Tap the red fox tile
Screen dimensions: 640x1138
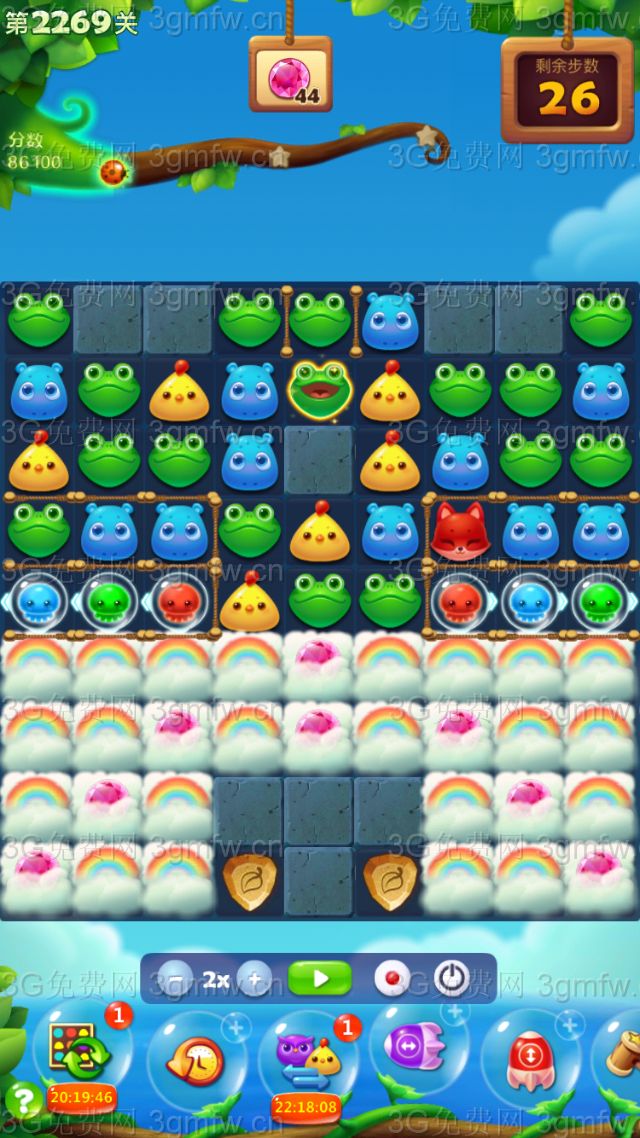[x=460, y=531]
